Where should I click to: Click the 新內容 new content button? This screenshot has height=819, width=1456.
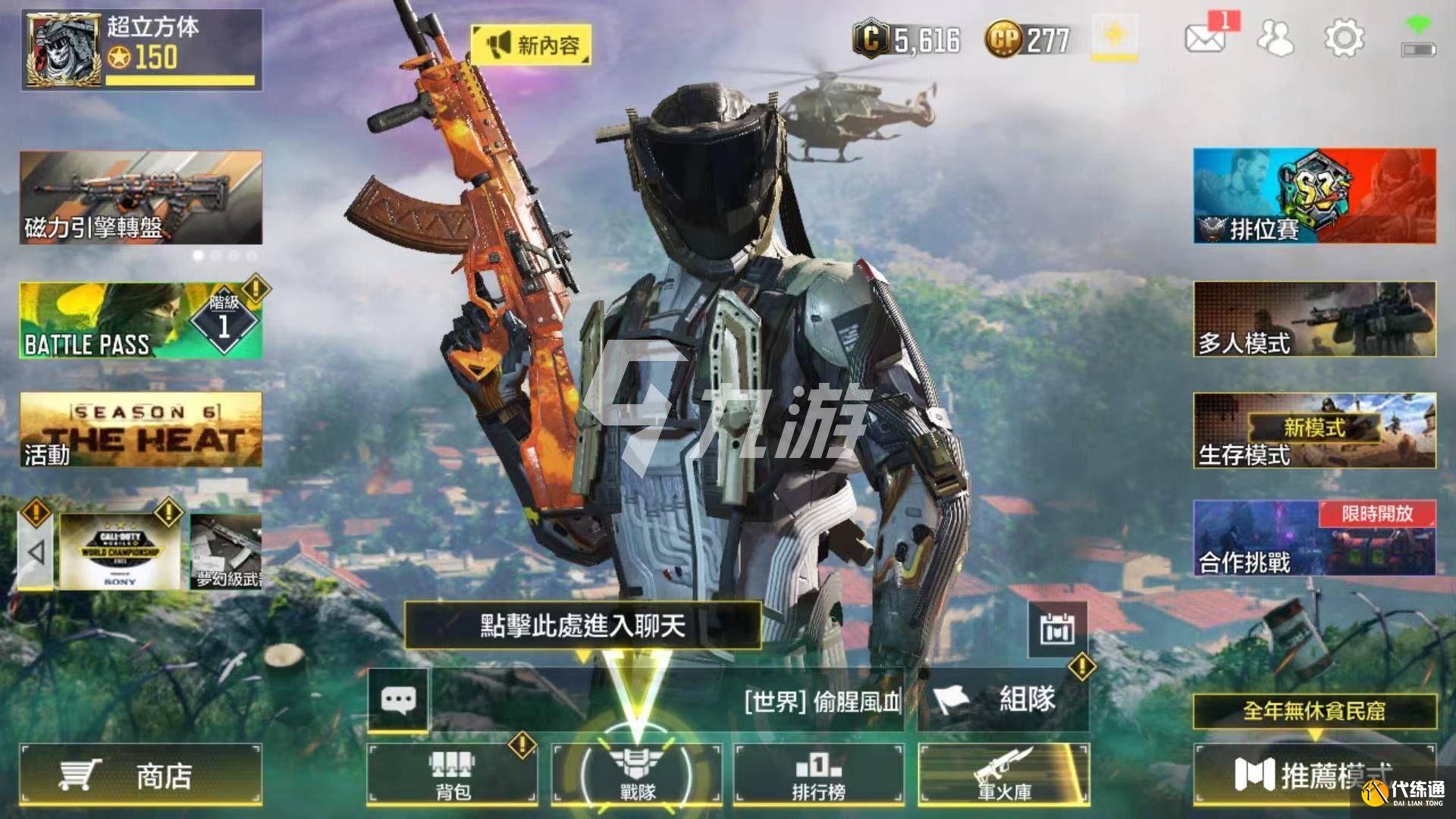click(x=531, y=45)
